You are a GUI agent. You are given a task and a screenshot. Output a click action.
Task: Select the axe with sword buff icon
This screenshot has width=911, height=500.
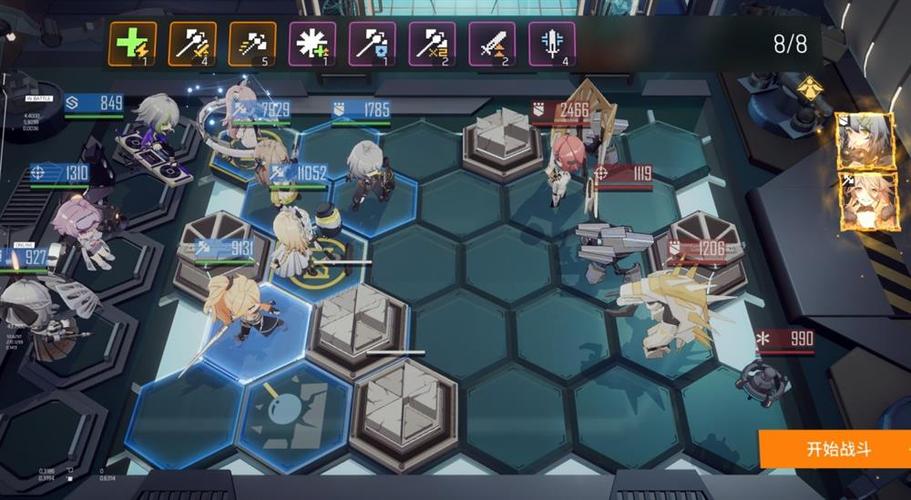(x=193, y=44)
